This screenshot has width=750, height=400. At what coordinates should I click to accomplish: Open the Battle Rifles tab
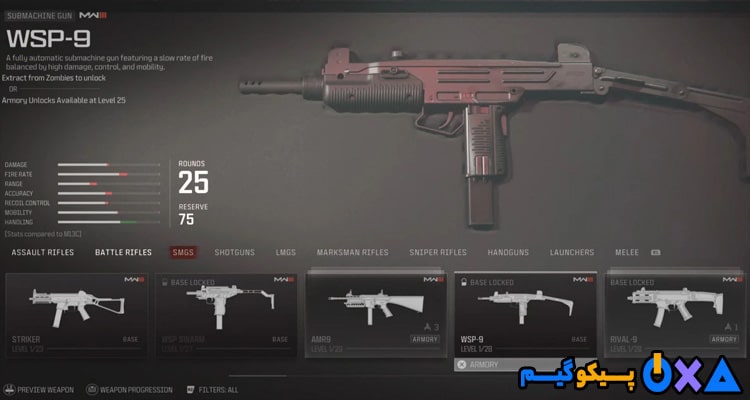(x=123, y=253)
